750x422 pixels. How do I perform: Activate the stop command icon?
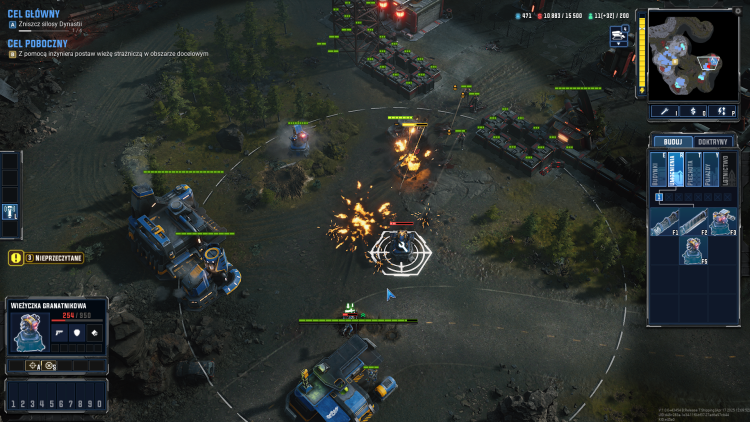(49, 366)
